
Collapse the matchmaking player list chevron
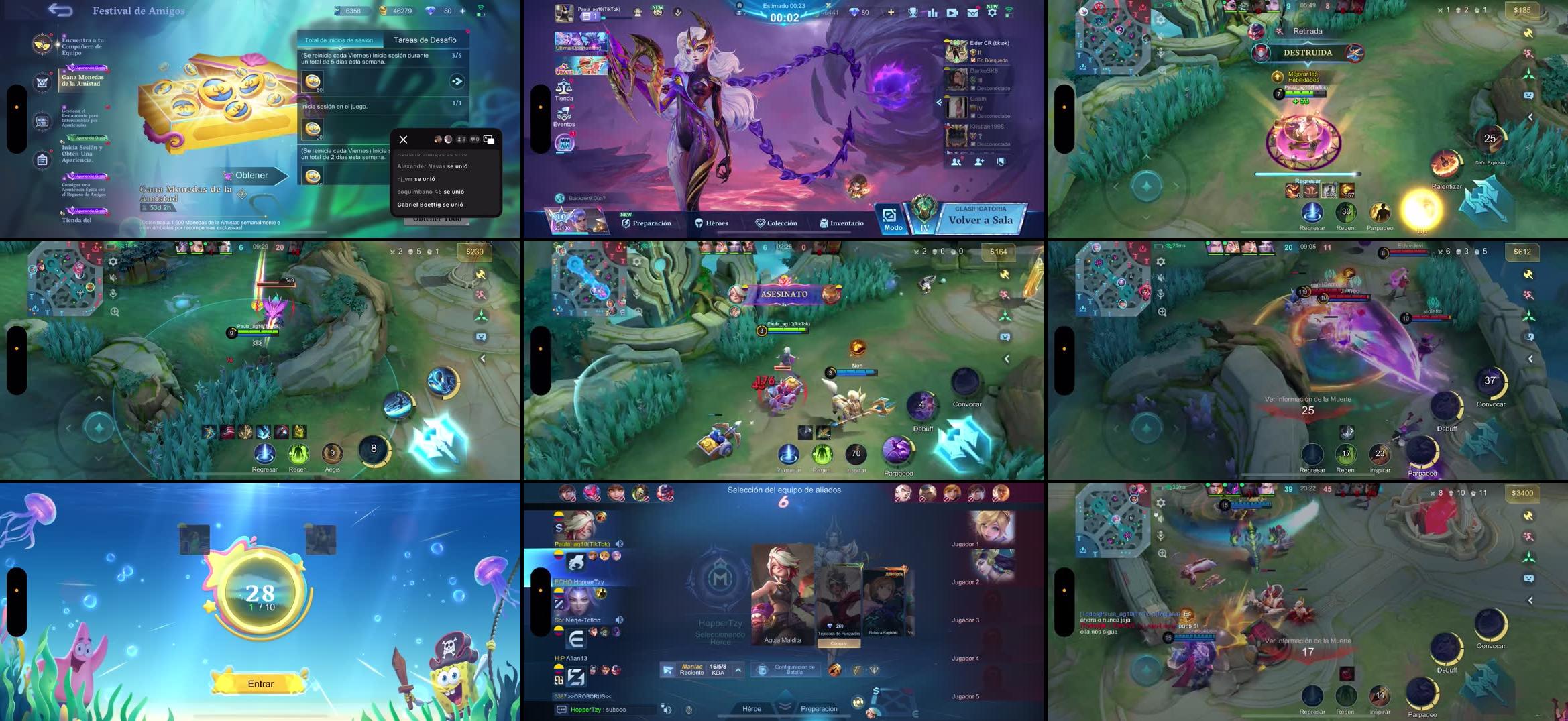tap(938, 102)
